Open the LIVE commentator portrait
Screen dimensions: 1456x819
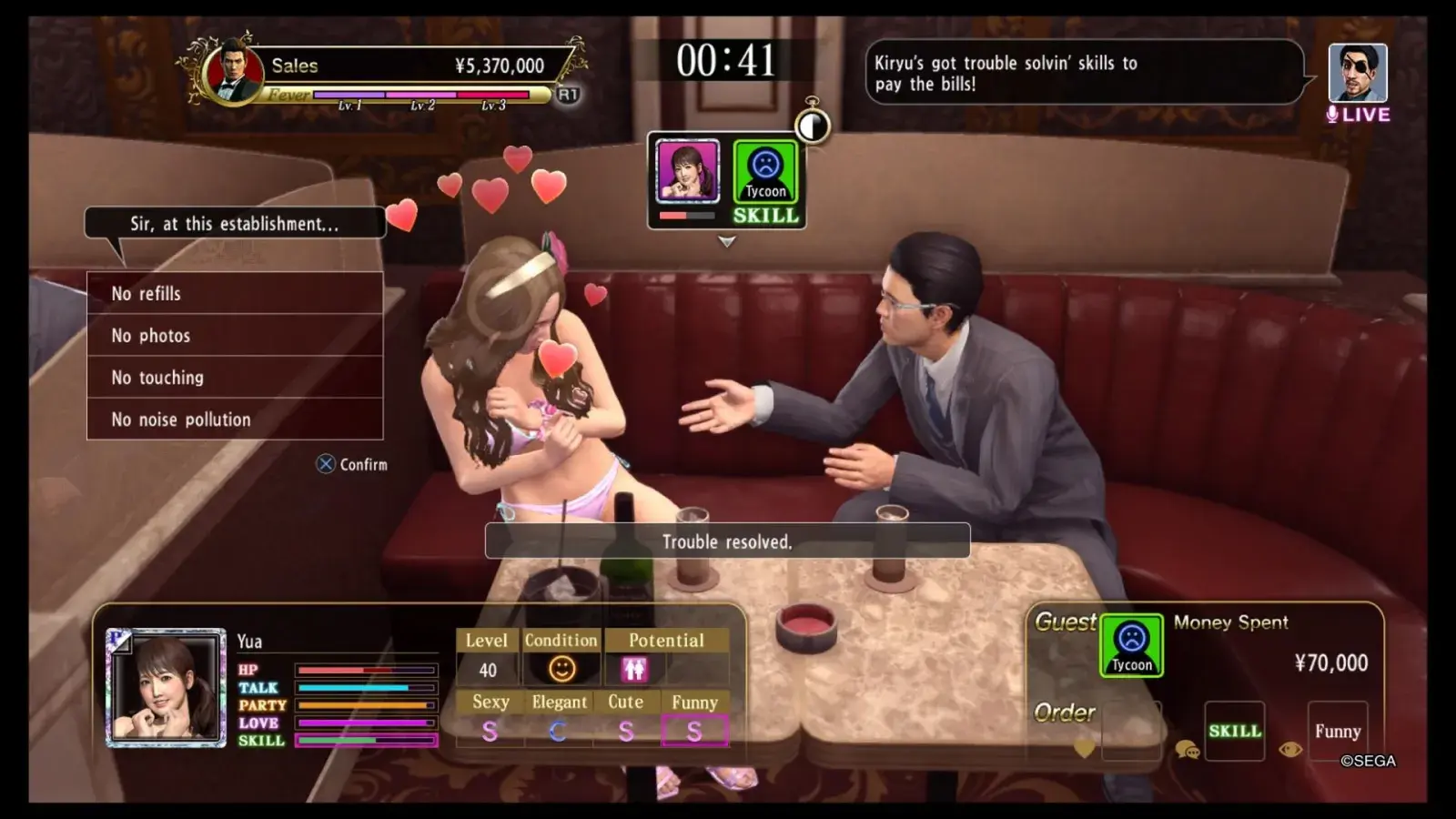(x=1357, y=73)
